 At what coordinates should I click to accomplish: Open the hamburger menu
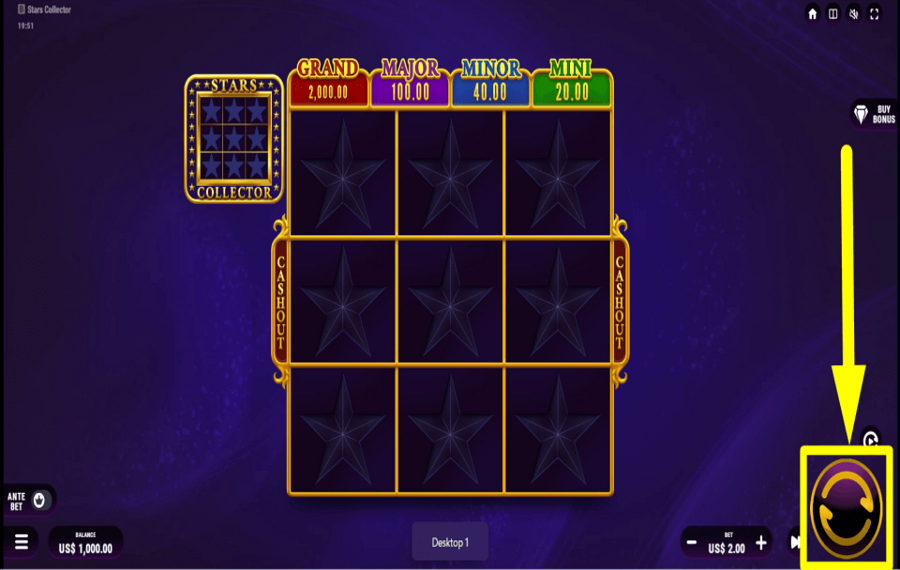click(x=21, y=542)
